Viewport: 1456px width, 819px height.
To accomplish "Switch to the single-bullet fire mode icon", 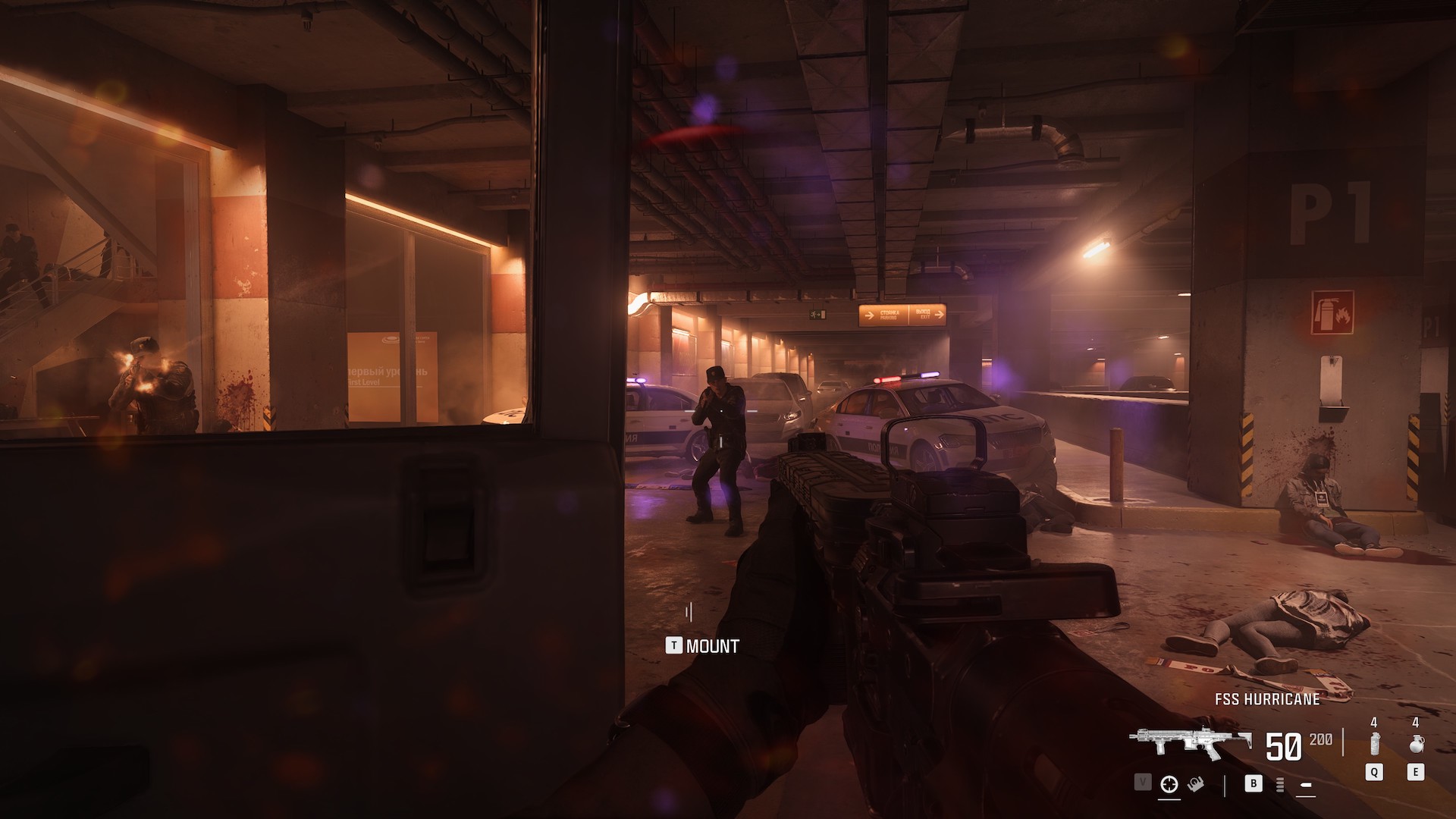I will (1306, 784).
